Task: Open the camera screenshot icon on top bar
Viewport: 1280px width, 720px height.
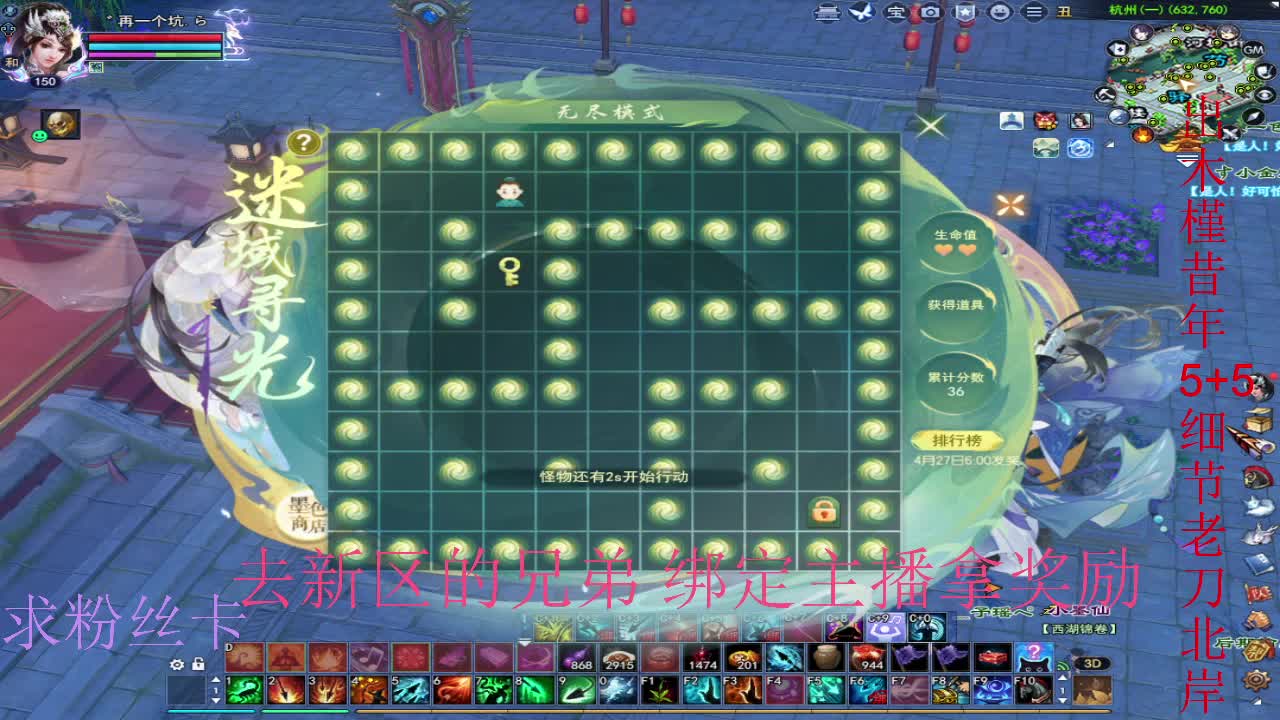Action: [x=930, y=13]
